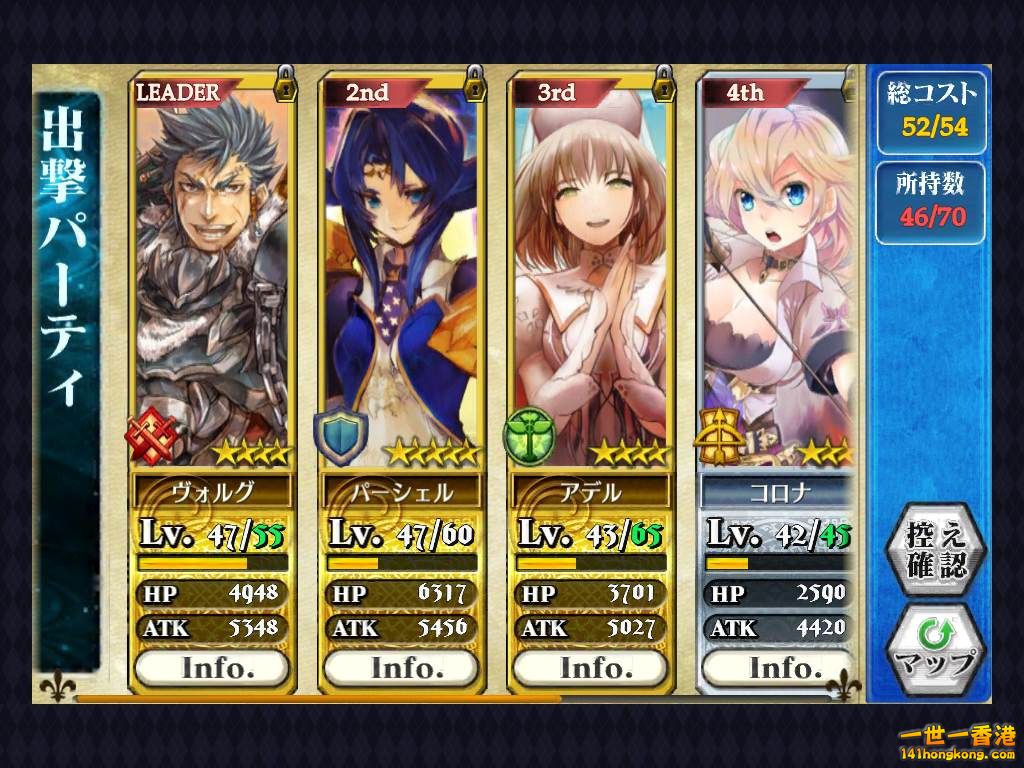Toggle the padlock on アデル's card
This screenshot has width=1024, height=768.
coord(664,83)
